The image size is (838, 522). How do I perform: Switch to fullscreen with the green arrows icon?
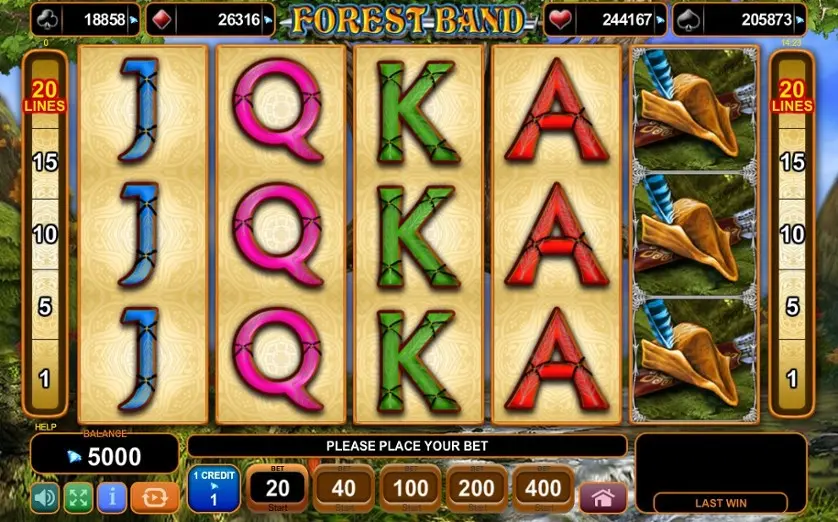pos(78,497)
